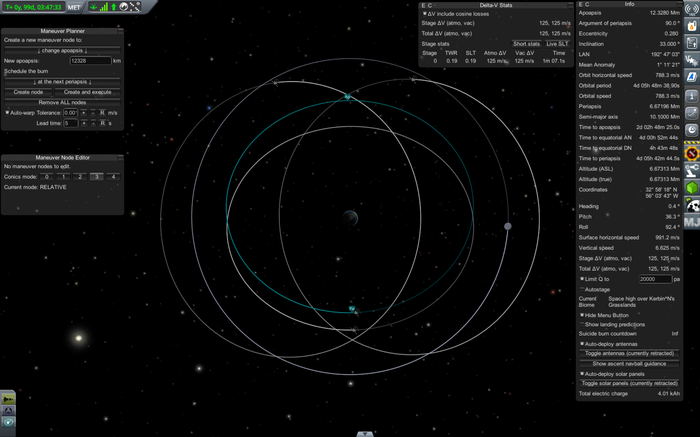Open the 'at the next periapsis' timing selector
The height and width of the screenshot is (437, 700).
(62, 82)
